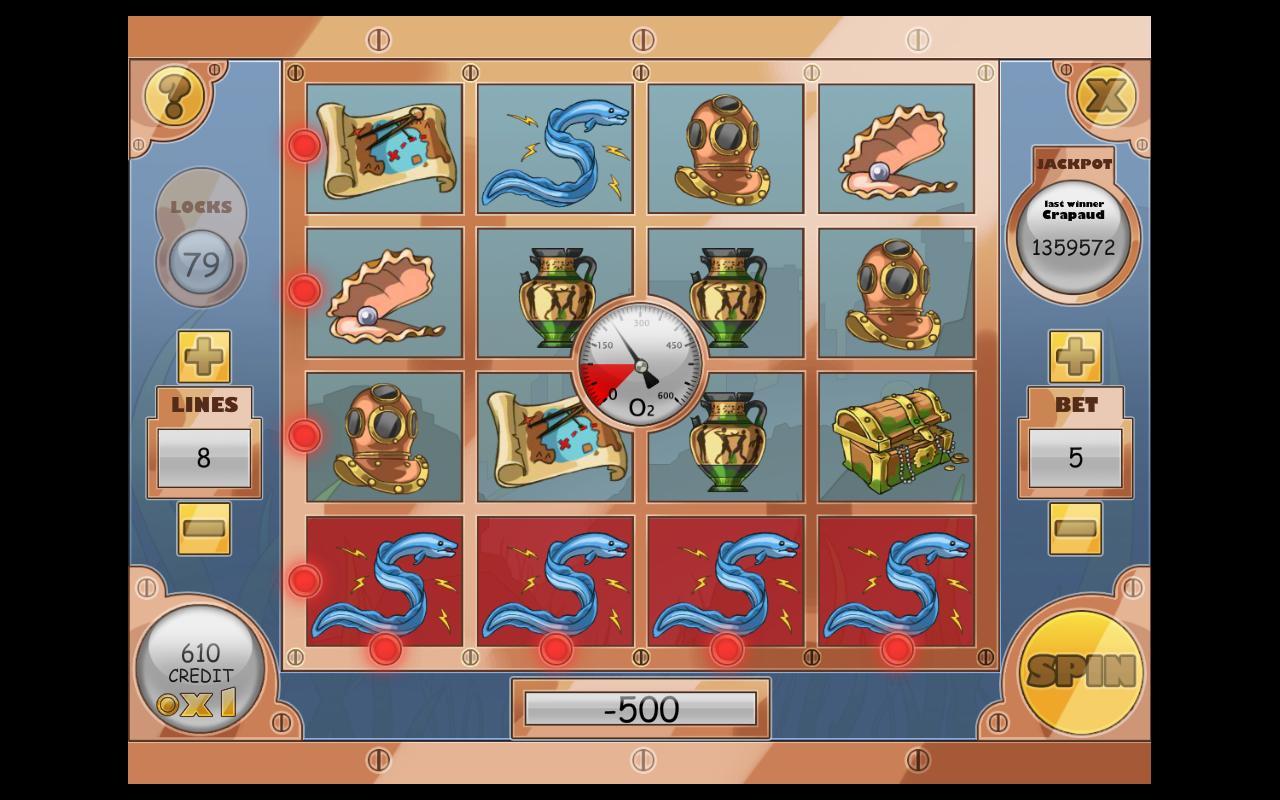
Task: Raise the BET with the plus button
Action: (x=1075, y=355)
